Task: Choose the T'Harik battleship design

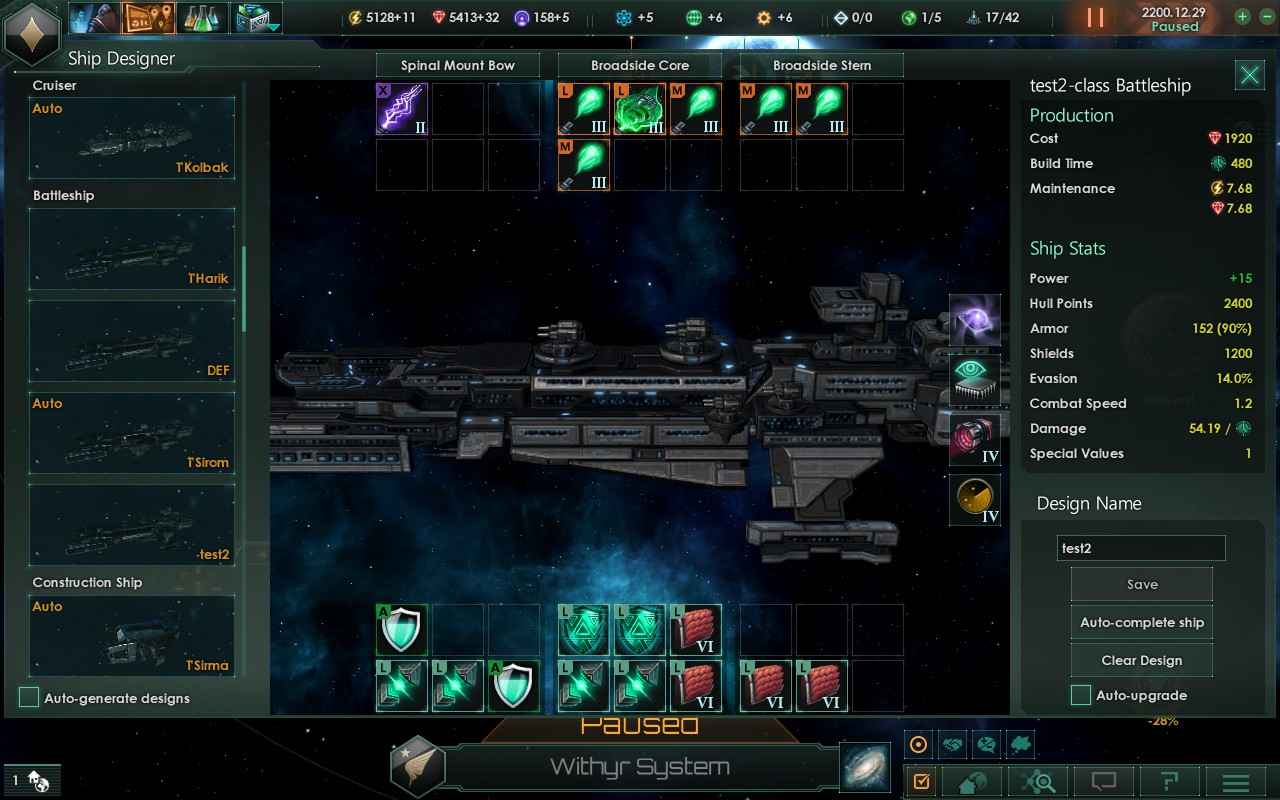Action: tap(132, 249)
